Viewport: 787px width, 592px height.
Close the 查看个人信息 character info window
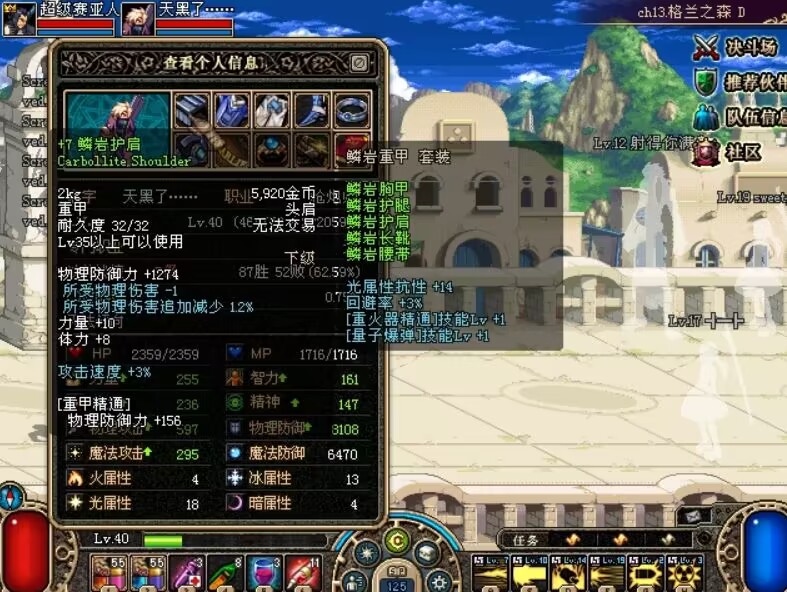pos(360,63)
